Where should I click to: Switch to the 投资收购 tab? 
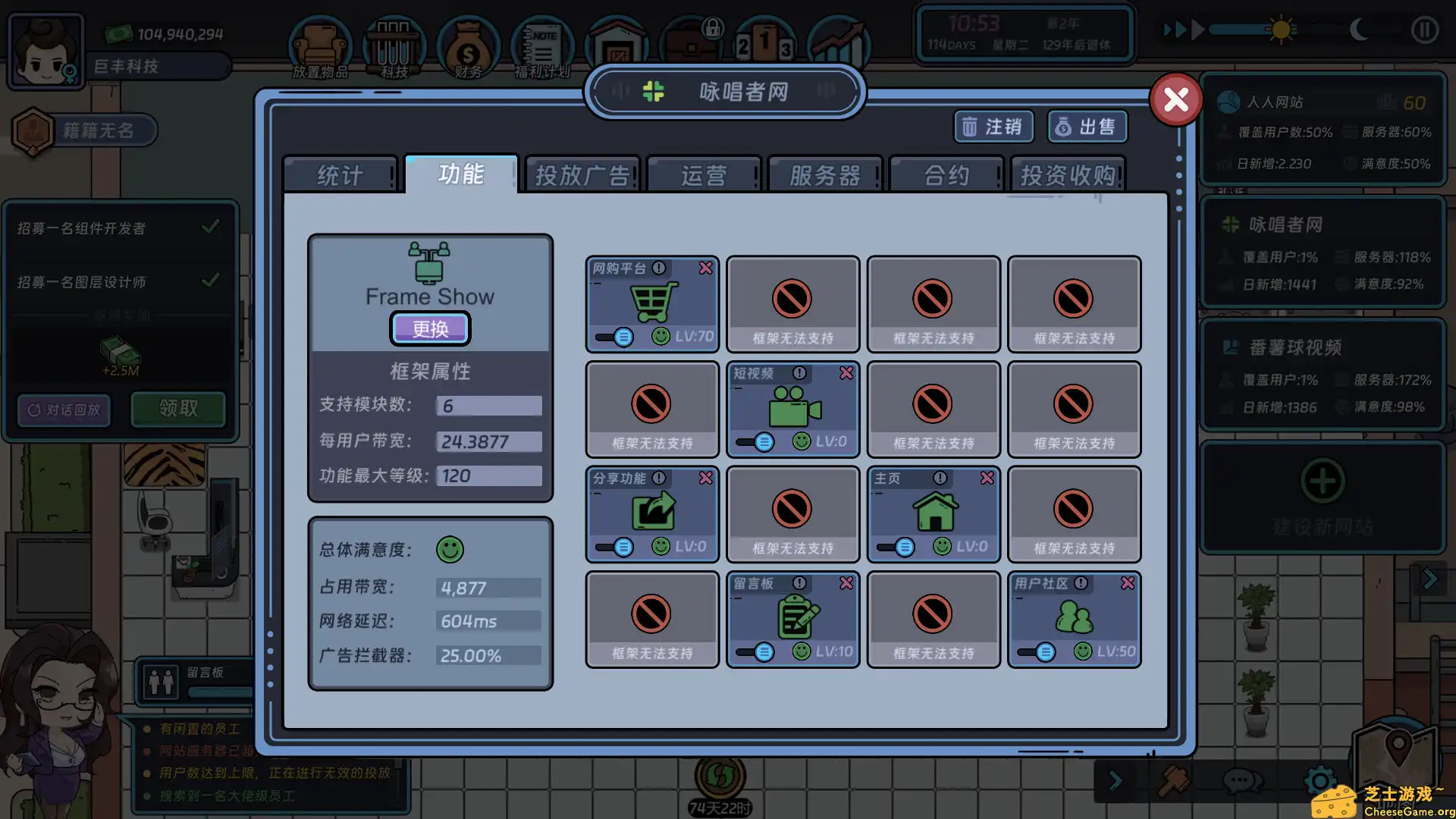[x=1068, y=174]
